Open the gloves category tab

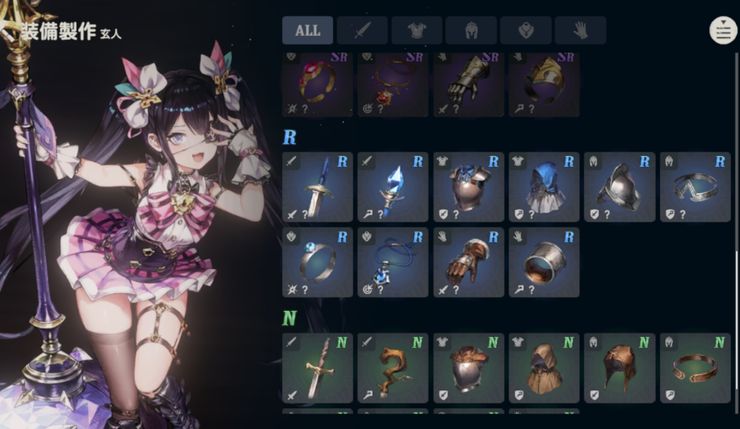click(x=580, y=30)
